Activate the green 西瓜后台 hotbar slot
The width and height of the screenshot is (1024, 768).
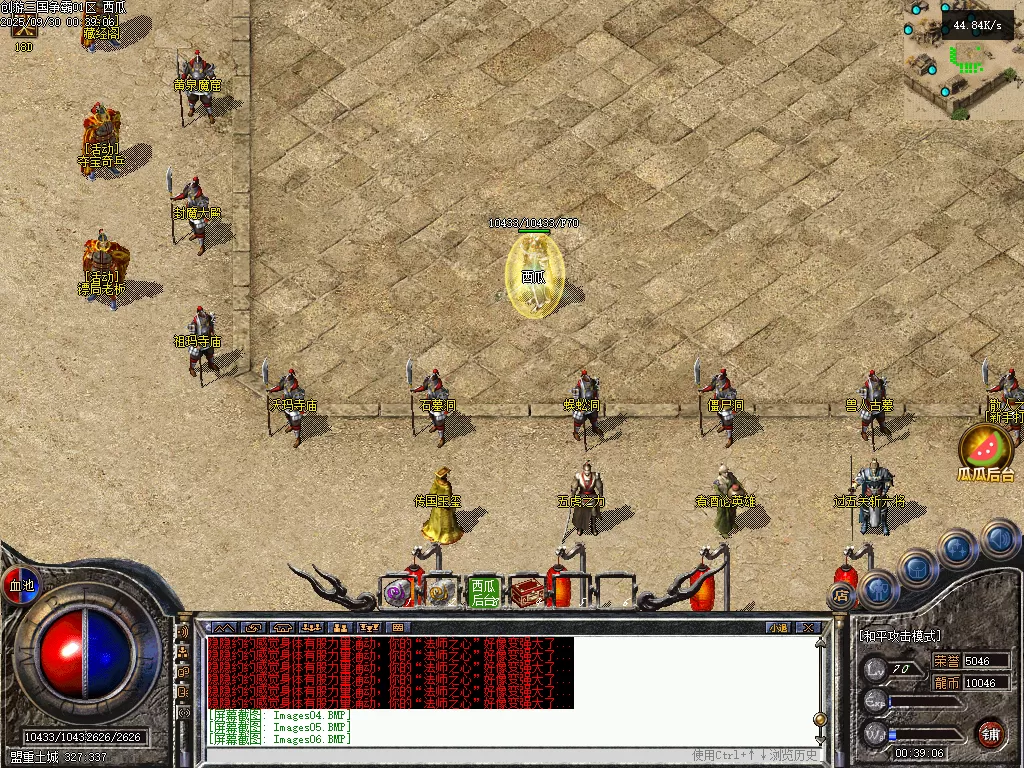coord(484,592)
